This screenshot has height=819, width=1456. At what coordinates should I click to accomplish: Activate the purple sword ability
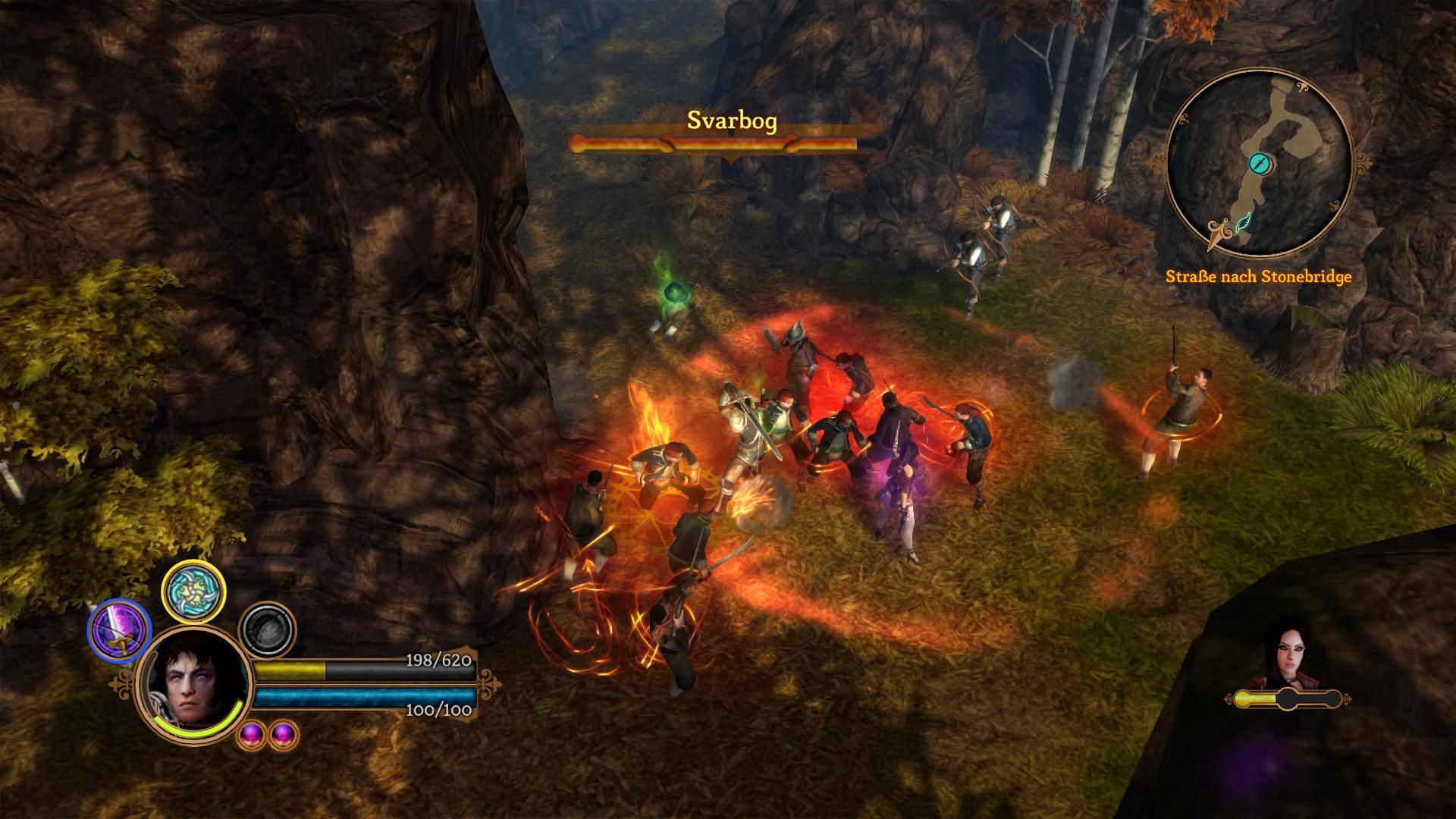120,631
